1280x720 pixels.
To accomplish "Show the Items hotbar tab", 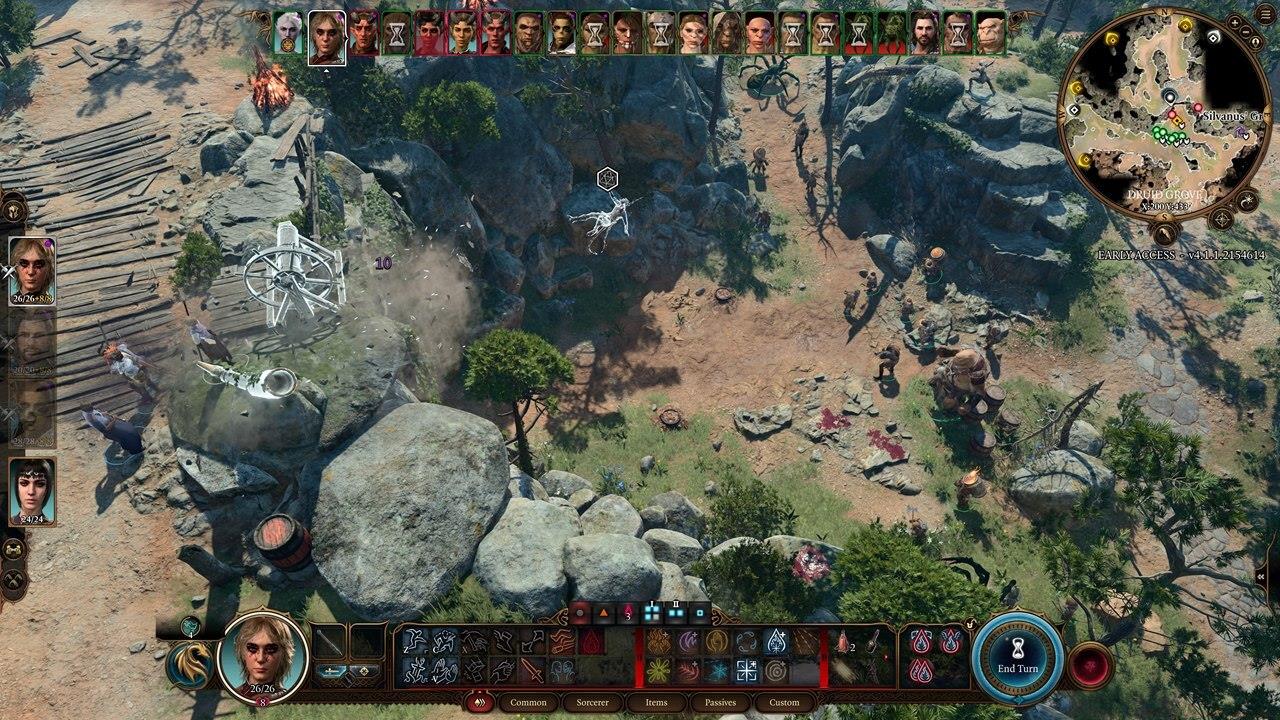I will (656, 702).
